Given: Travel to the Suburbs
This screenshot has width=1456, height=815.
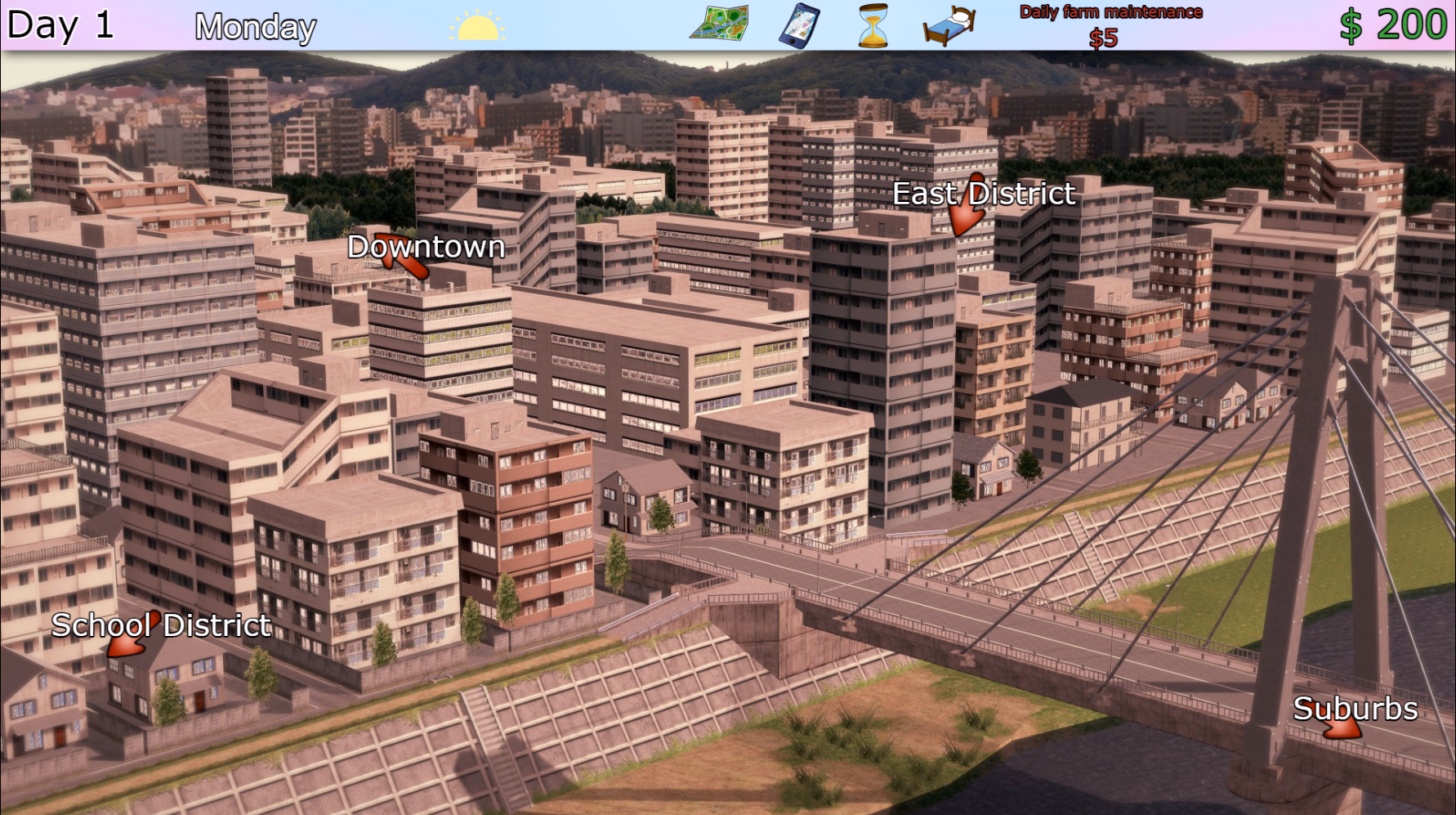Looking at the screenshot, I should click(x=1356, y=710).
